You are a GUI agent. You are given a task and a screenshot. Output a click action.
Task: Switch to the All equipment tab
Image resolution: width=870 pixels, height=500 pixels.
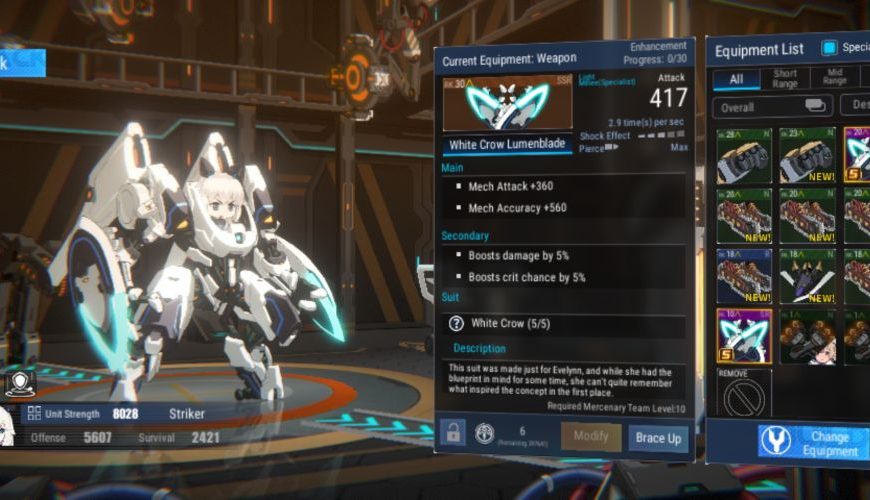pyautogui.click(x=737, y=79)
